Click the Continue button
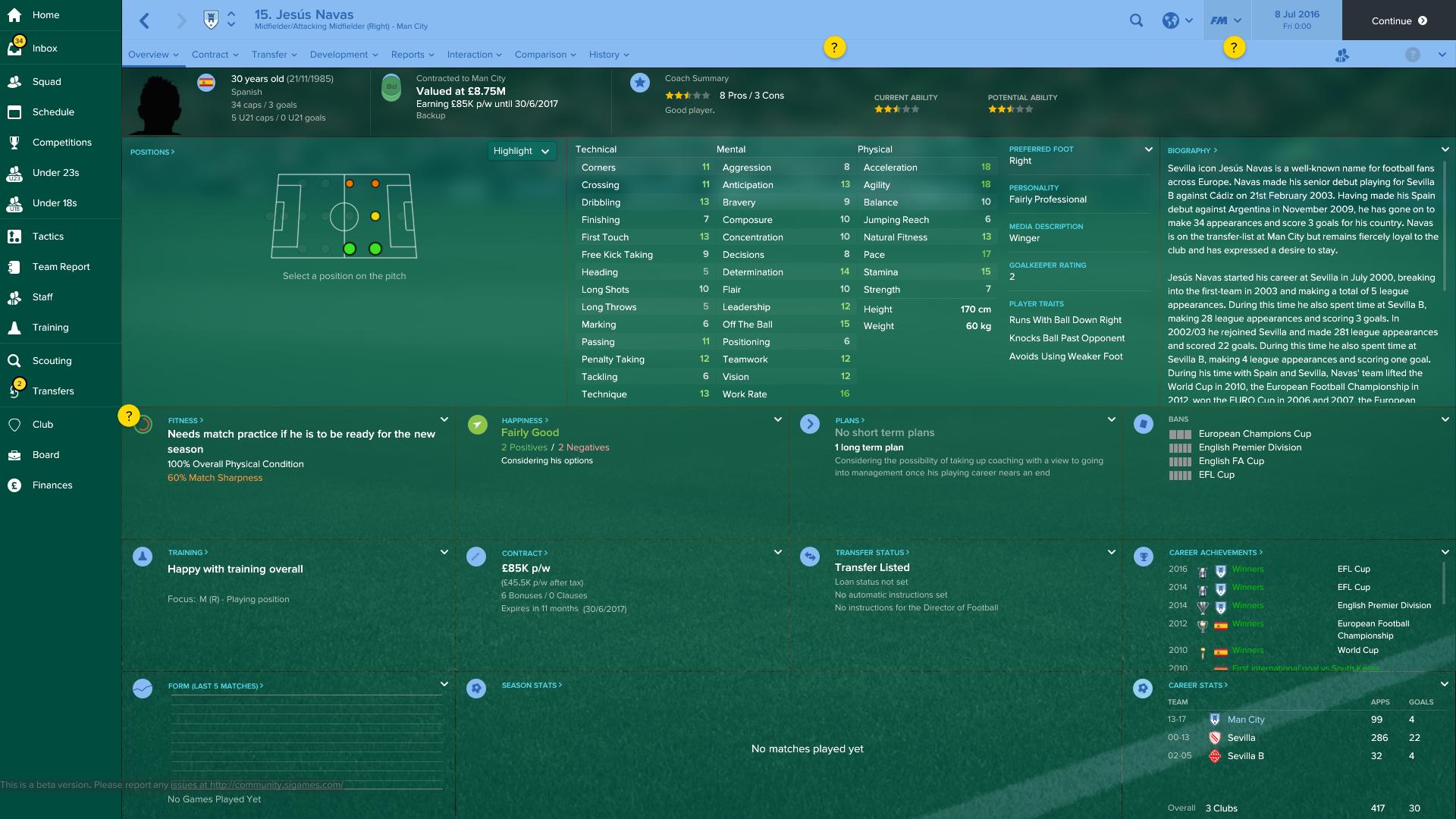The width and height of the screenshot is (1456, 819). (1399, 20)
